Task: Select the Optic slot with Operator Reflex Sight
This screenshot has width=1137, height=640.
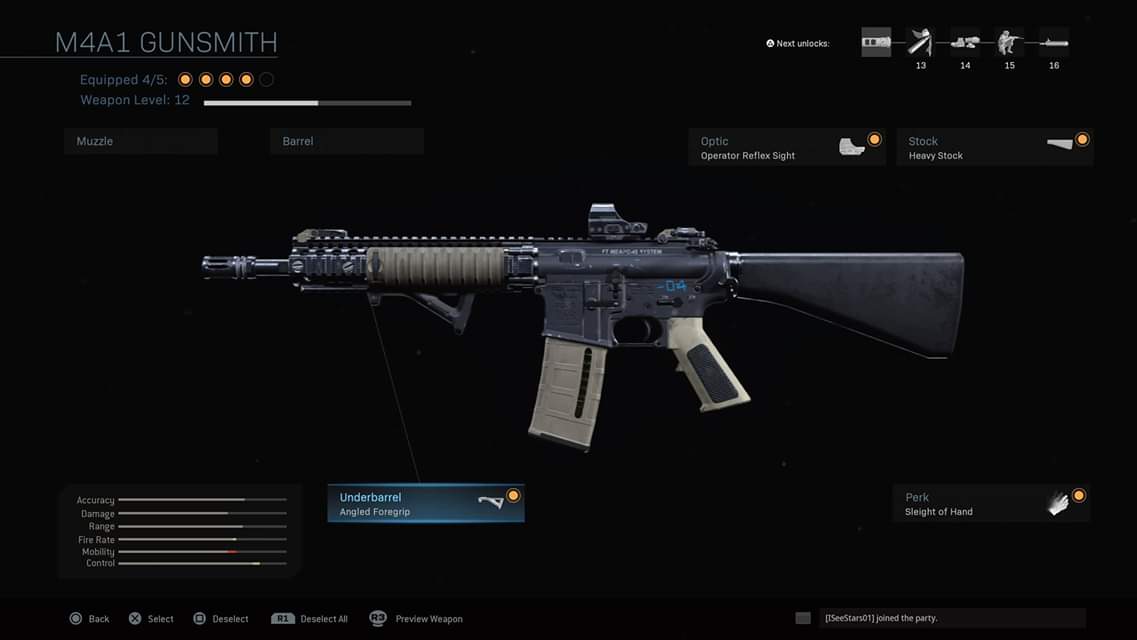Action: coord(786,148)
